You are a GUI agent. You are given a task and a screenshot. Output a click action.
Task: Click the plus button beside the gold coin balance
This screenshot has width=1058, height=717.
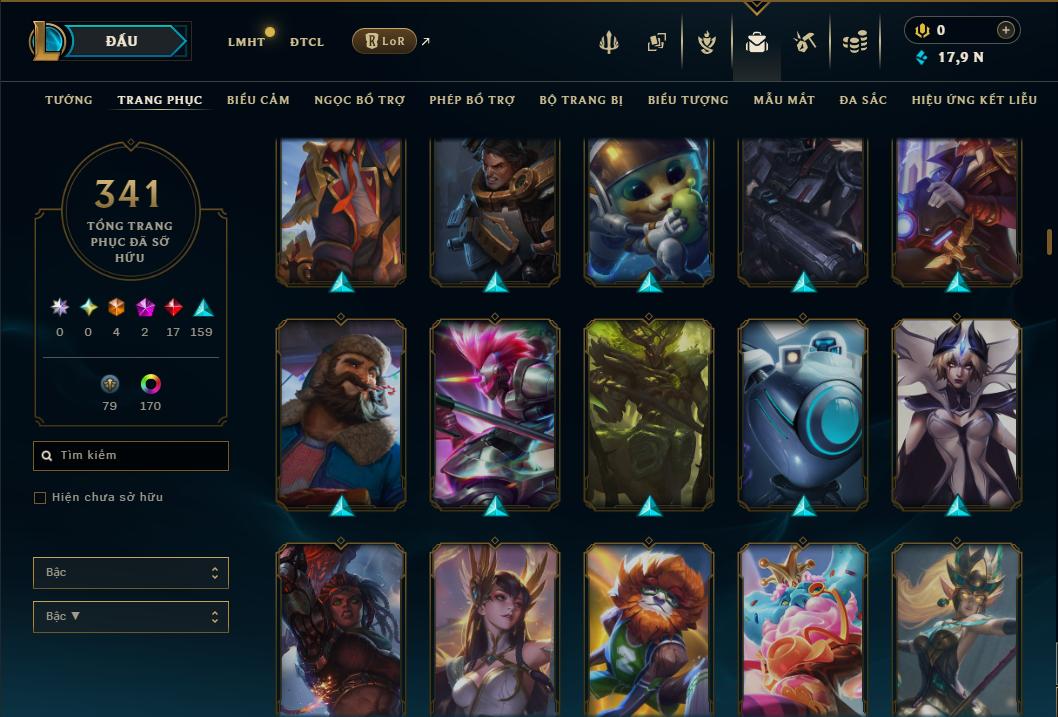pos(1005,31)
